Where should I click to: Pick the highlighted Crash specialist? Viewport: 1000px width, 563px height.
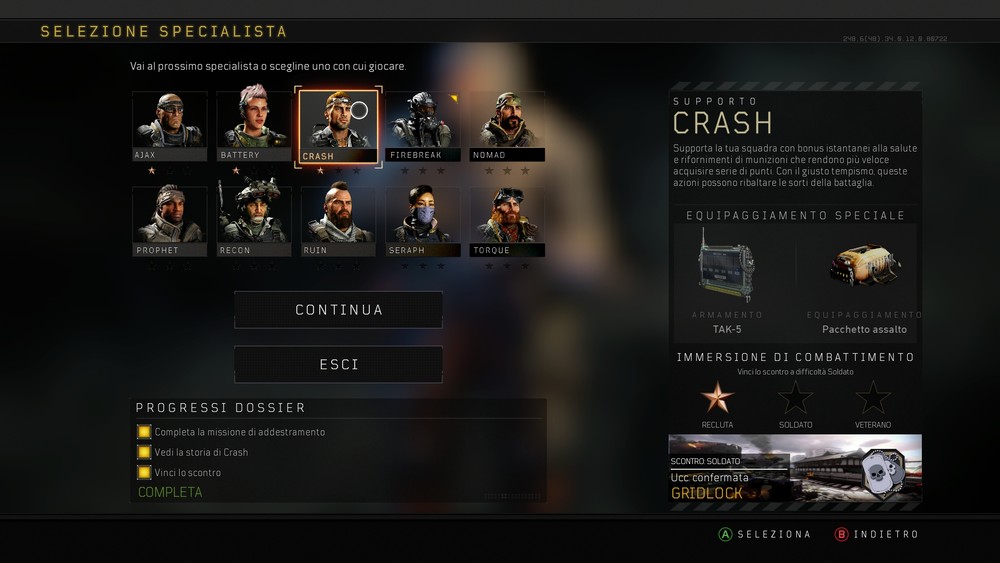338,125
